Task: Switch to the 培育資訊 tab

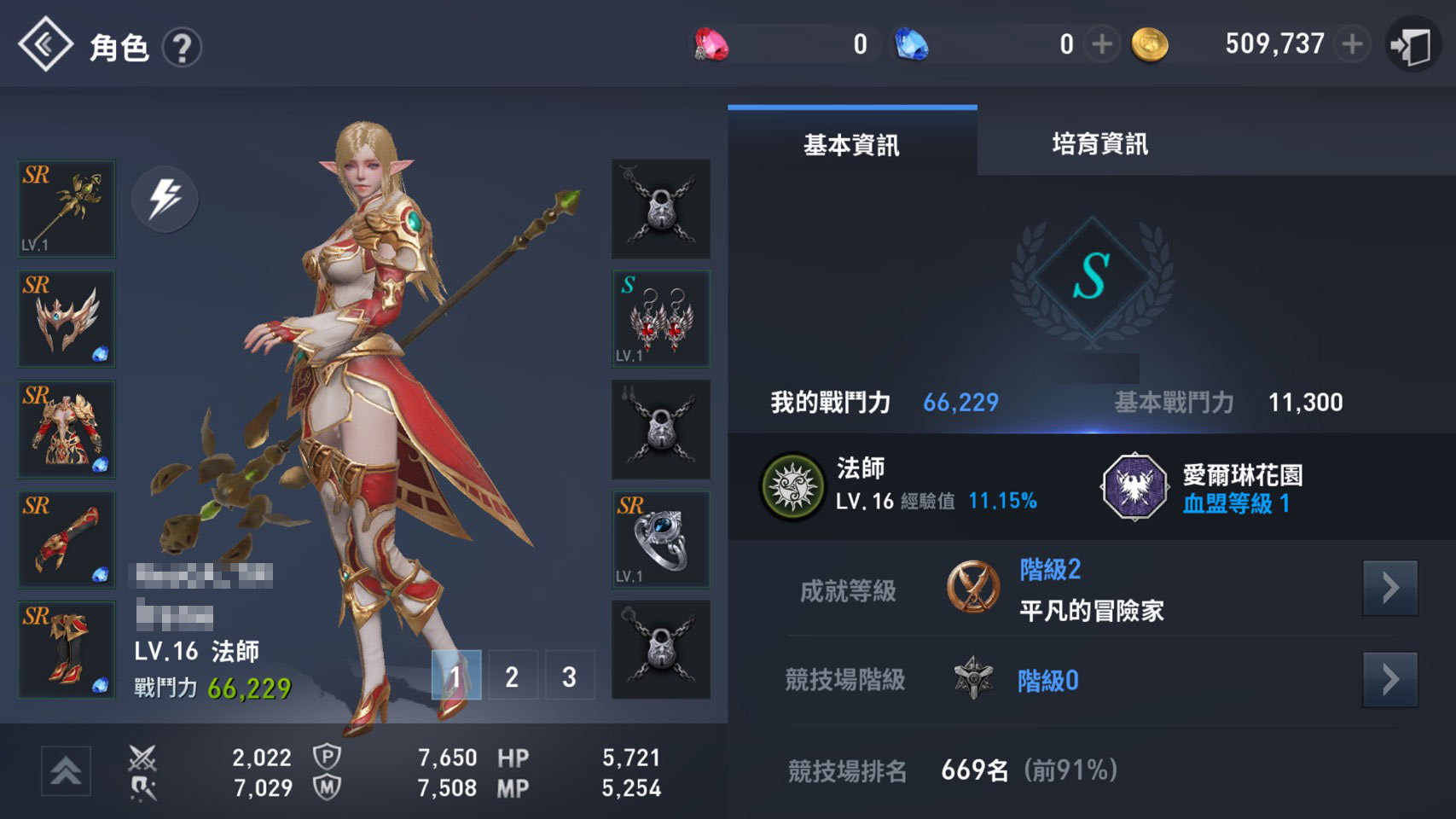Action: click(x=1099, y=144)
